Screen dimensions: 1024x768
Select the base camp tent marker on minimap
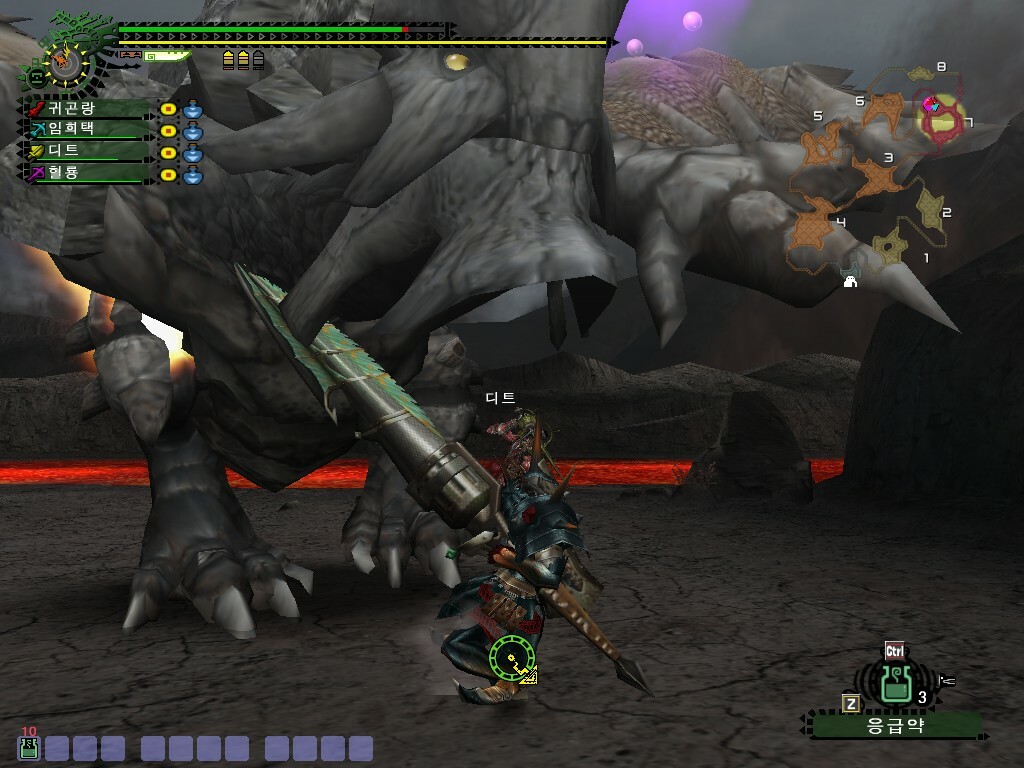tap(850, 282)
